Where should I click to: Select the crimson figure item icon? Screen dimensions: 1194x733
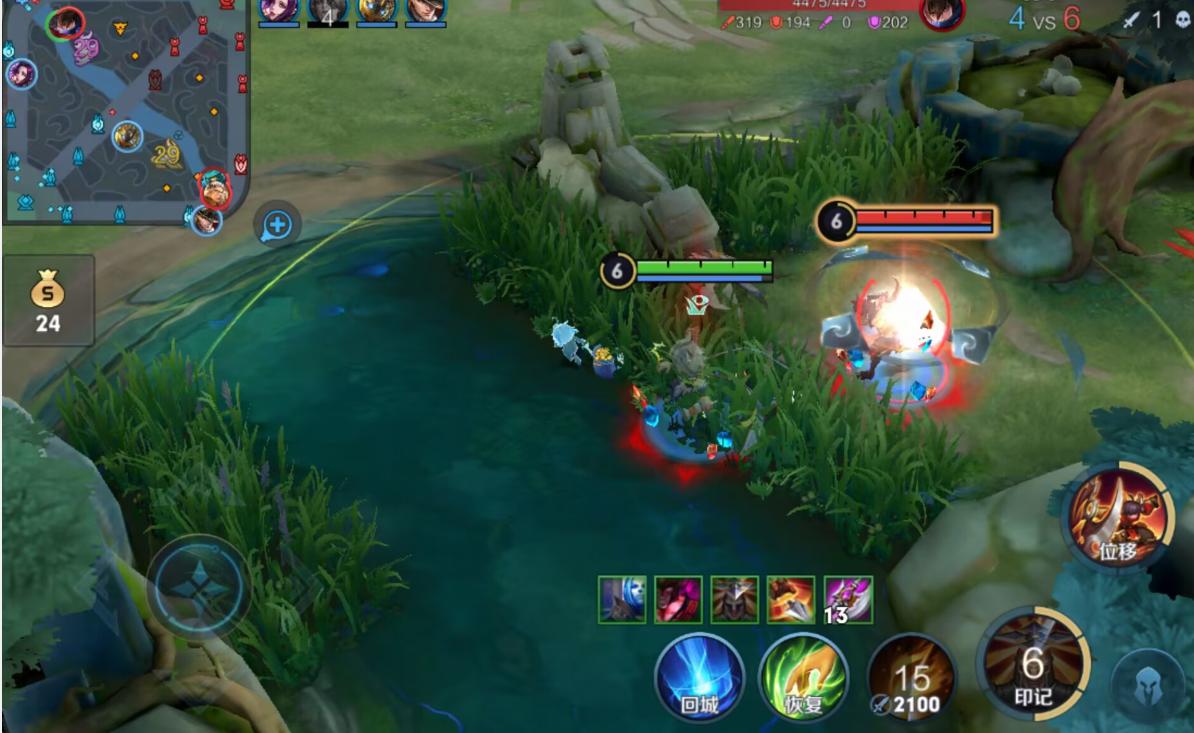coord(678,599)
